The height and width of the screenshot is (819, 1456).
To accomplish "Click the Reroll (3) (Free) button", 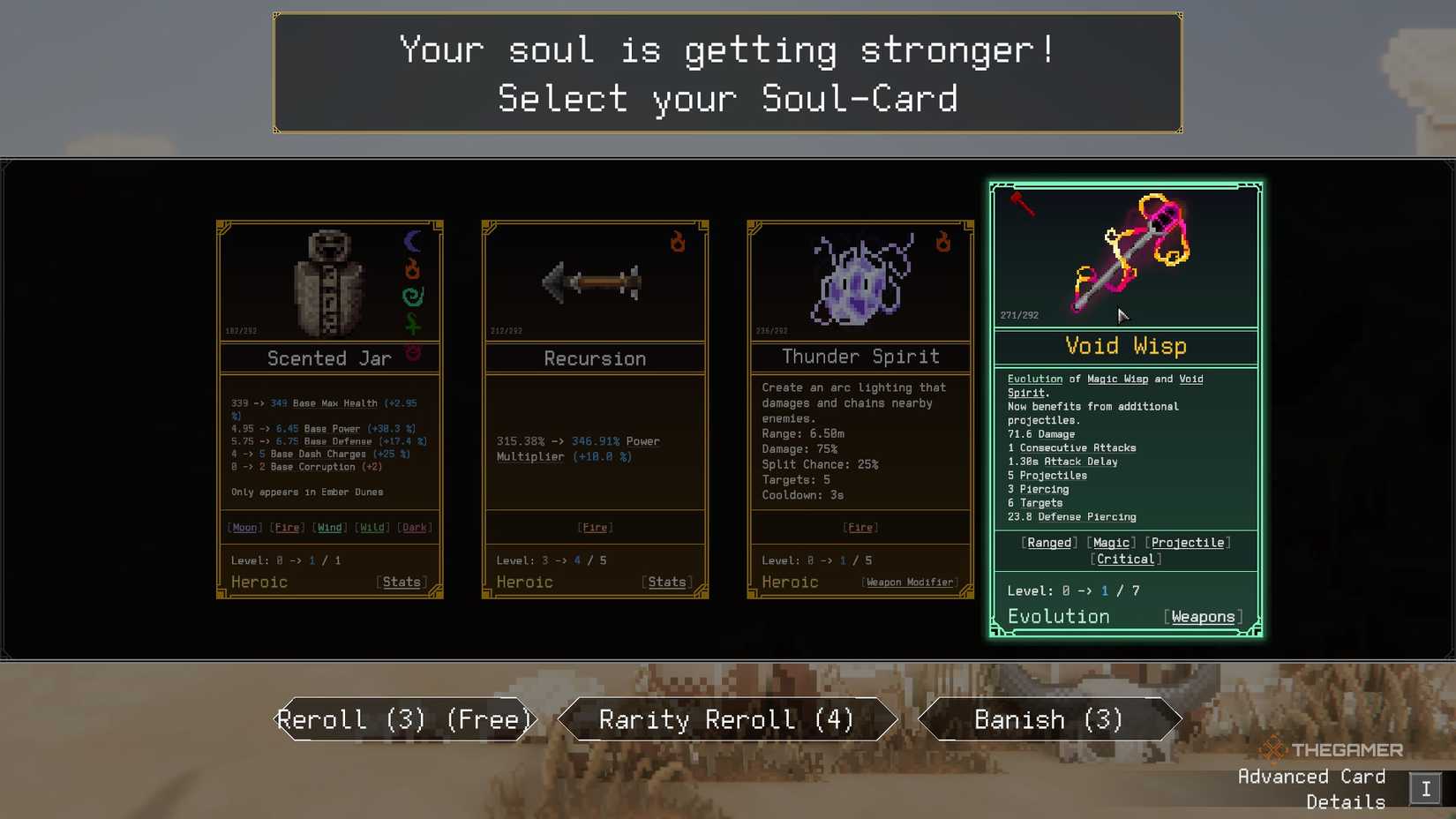I will (x=404, y=719).
